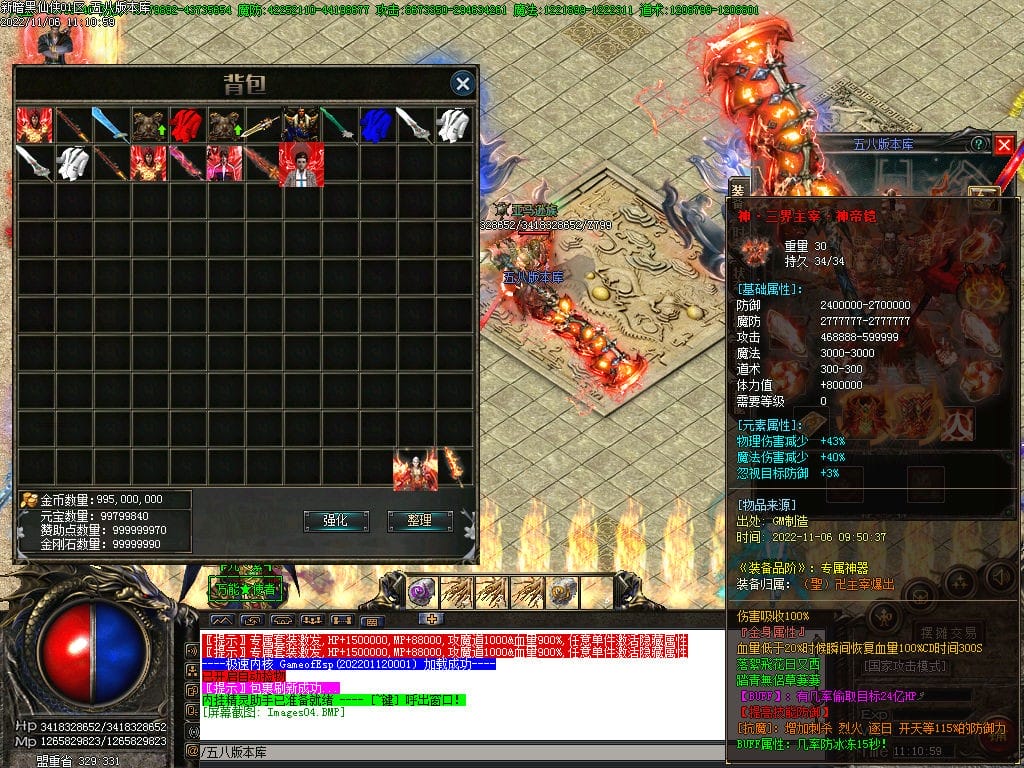
Task: Select the white-suit man avatar item
Action: click(x=300, y=163)
